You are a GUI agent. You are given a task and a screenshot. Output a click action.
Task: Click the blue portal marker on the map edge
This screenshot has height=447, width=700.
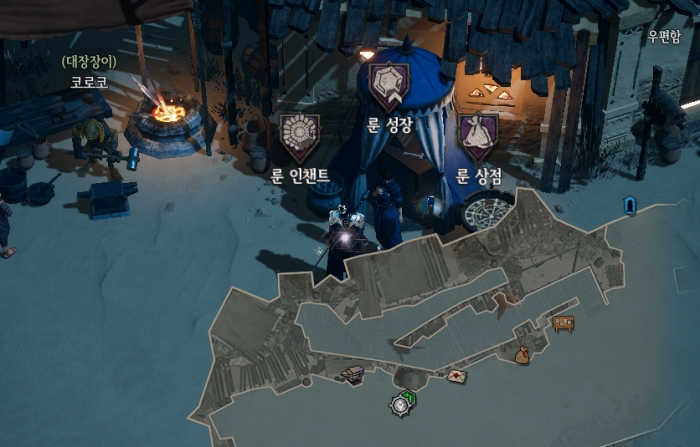[x=630, y=205]
